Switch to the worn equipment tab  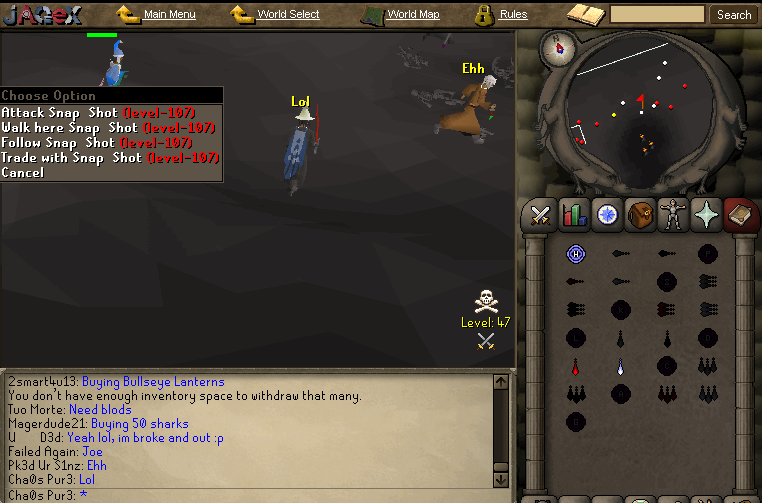(x=673, y=215)
